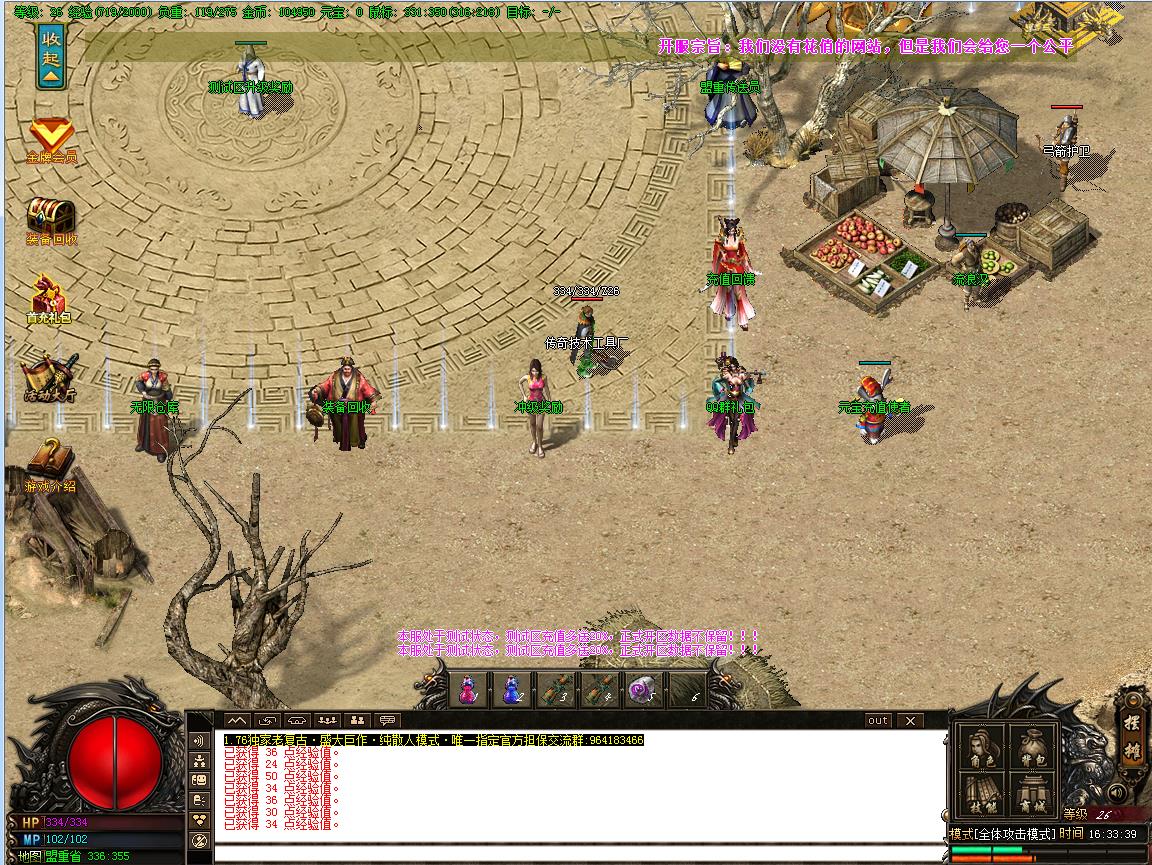This screenshot has height=865, width=1152.
Task: Change the attack mode 全体攻击模式 label
Action: click(1002, 834)
